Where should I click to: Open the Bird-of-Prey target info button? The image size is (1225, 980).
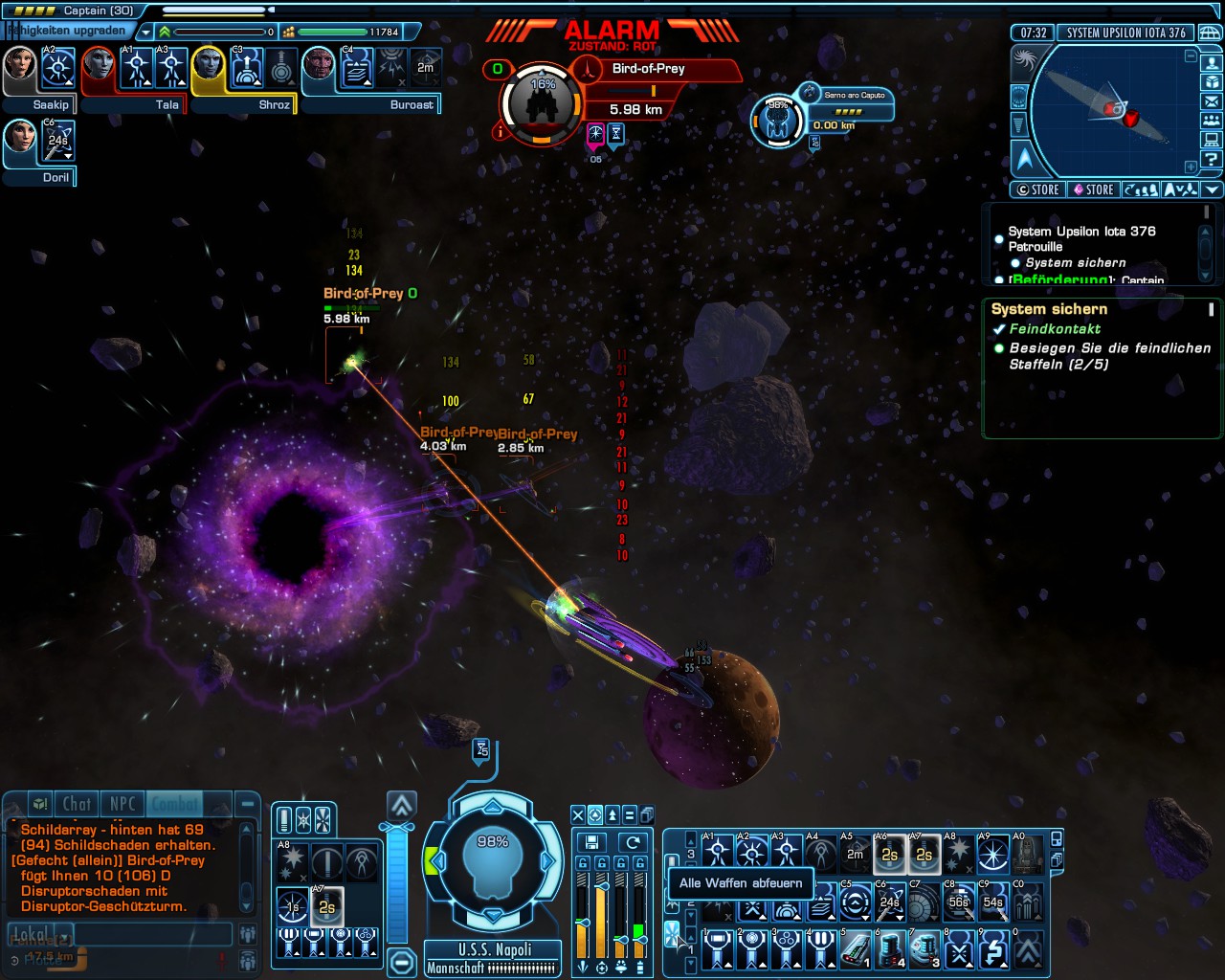[x=500, y=132]
